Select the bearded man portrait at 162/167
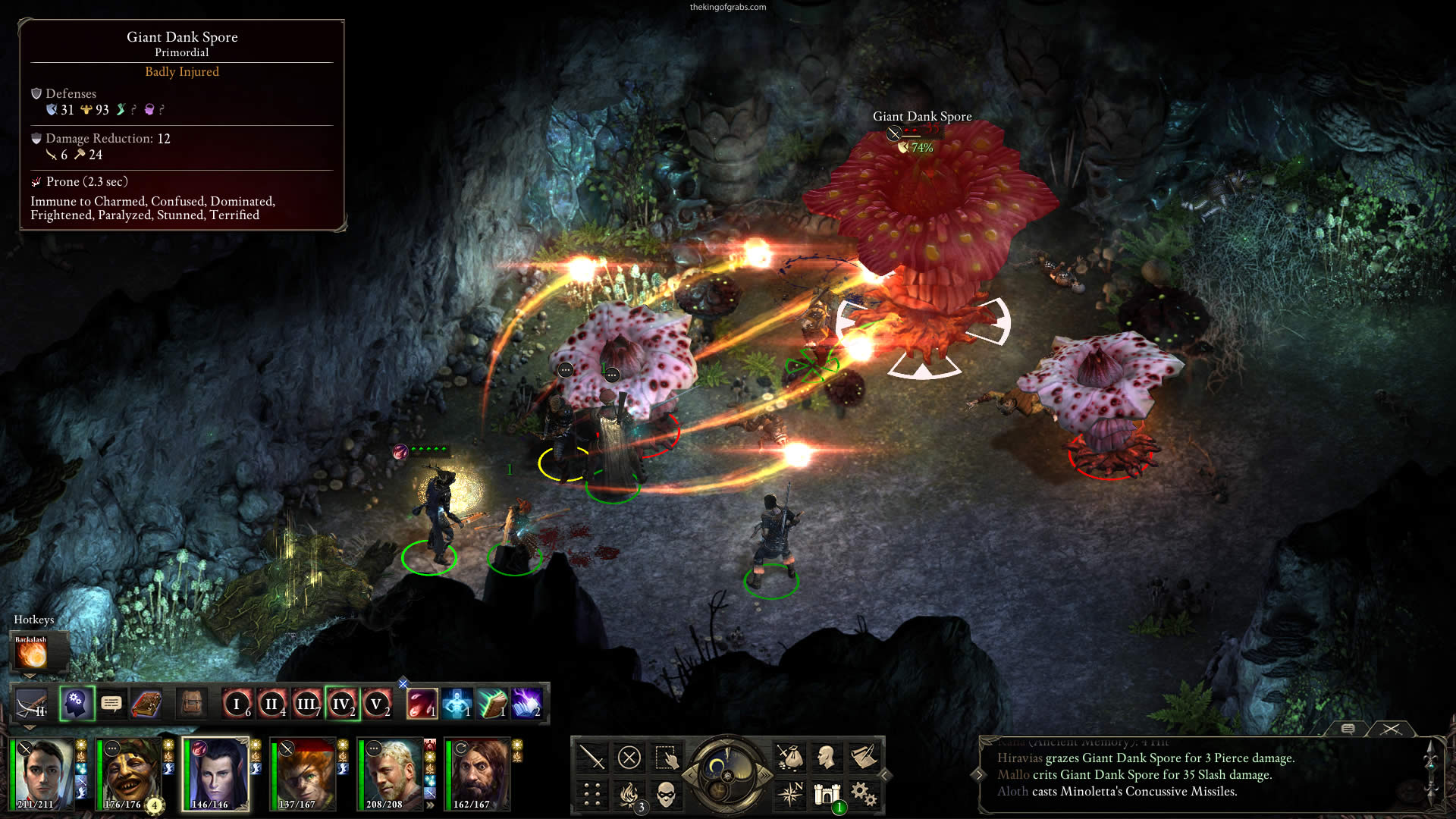Image resolution: width=1456 pixels, height=819 pixels. click(479, 773)
